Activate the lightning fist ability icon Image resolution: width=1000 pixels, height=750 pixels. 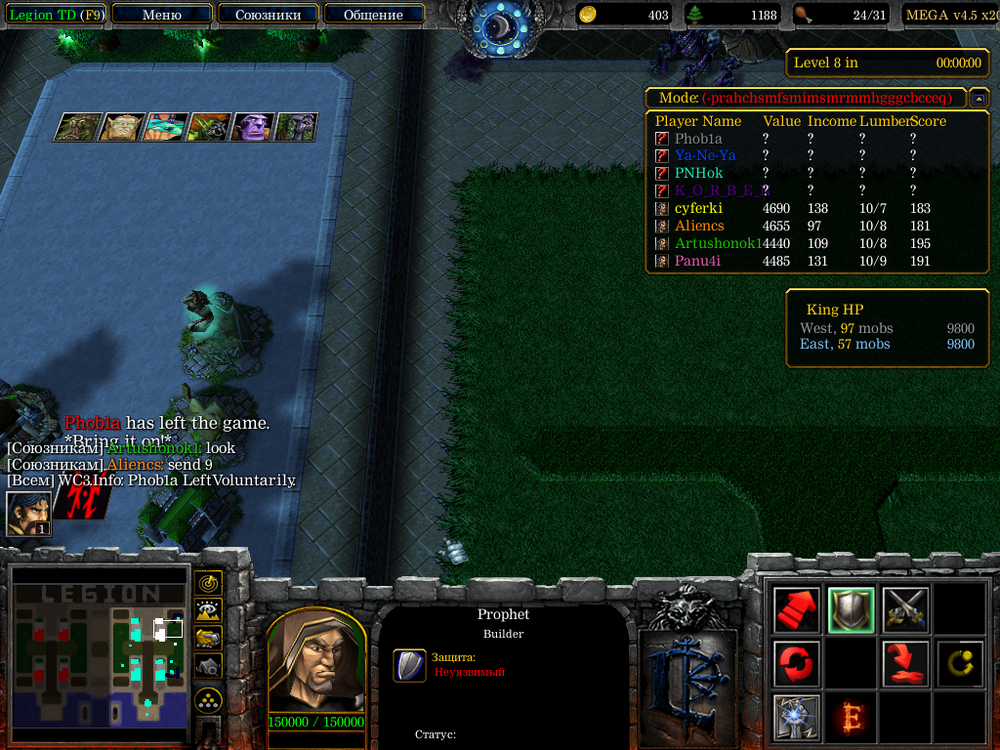pyautogui.click(x=797, y=717)
